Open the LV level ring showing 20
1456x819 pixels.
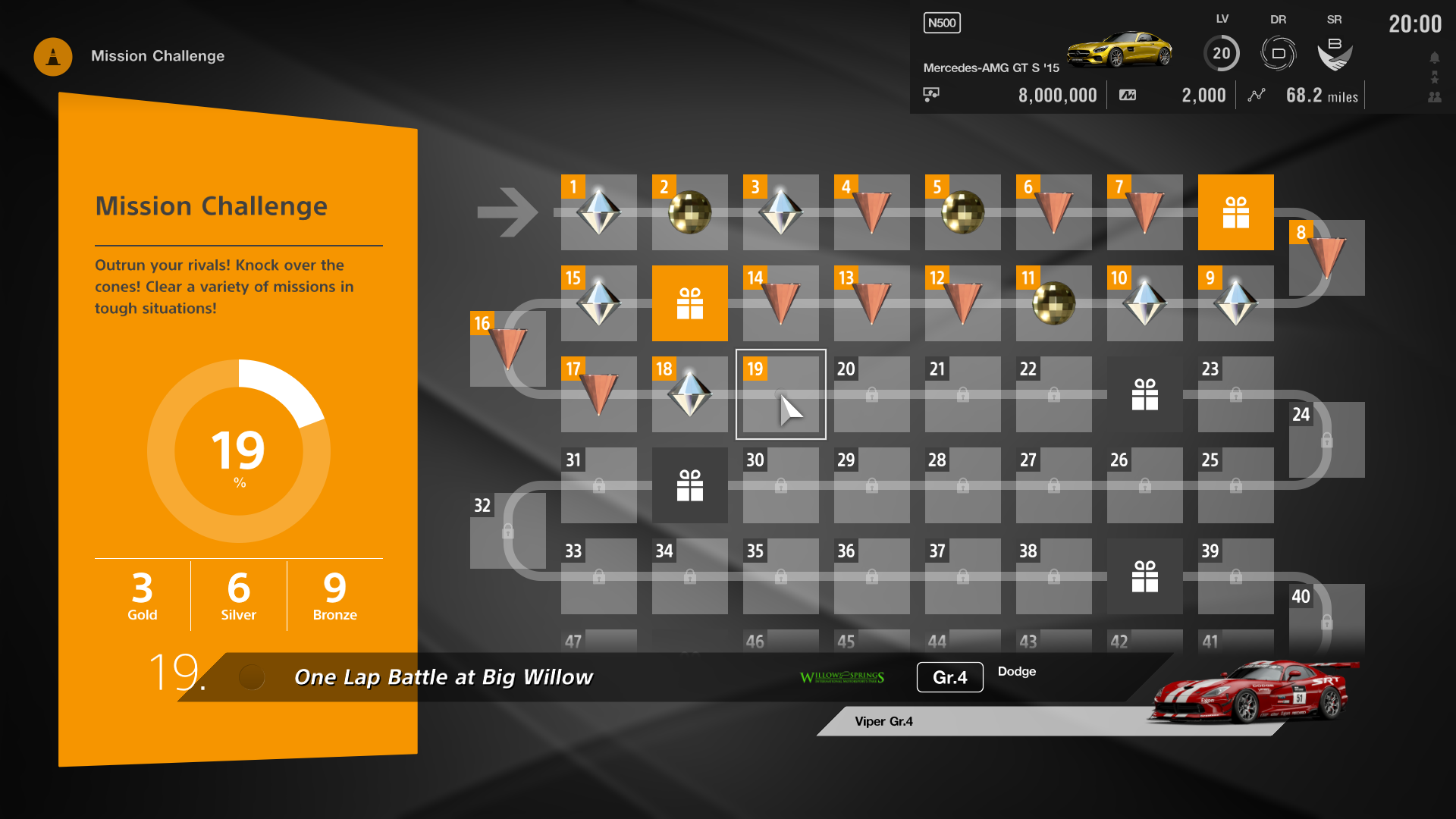click(1222, 53)
